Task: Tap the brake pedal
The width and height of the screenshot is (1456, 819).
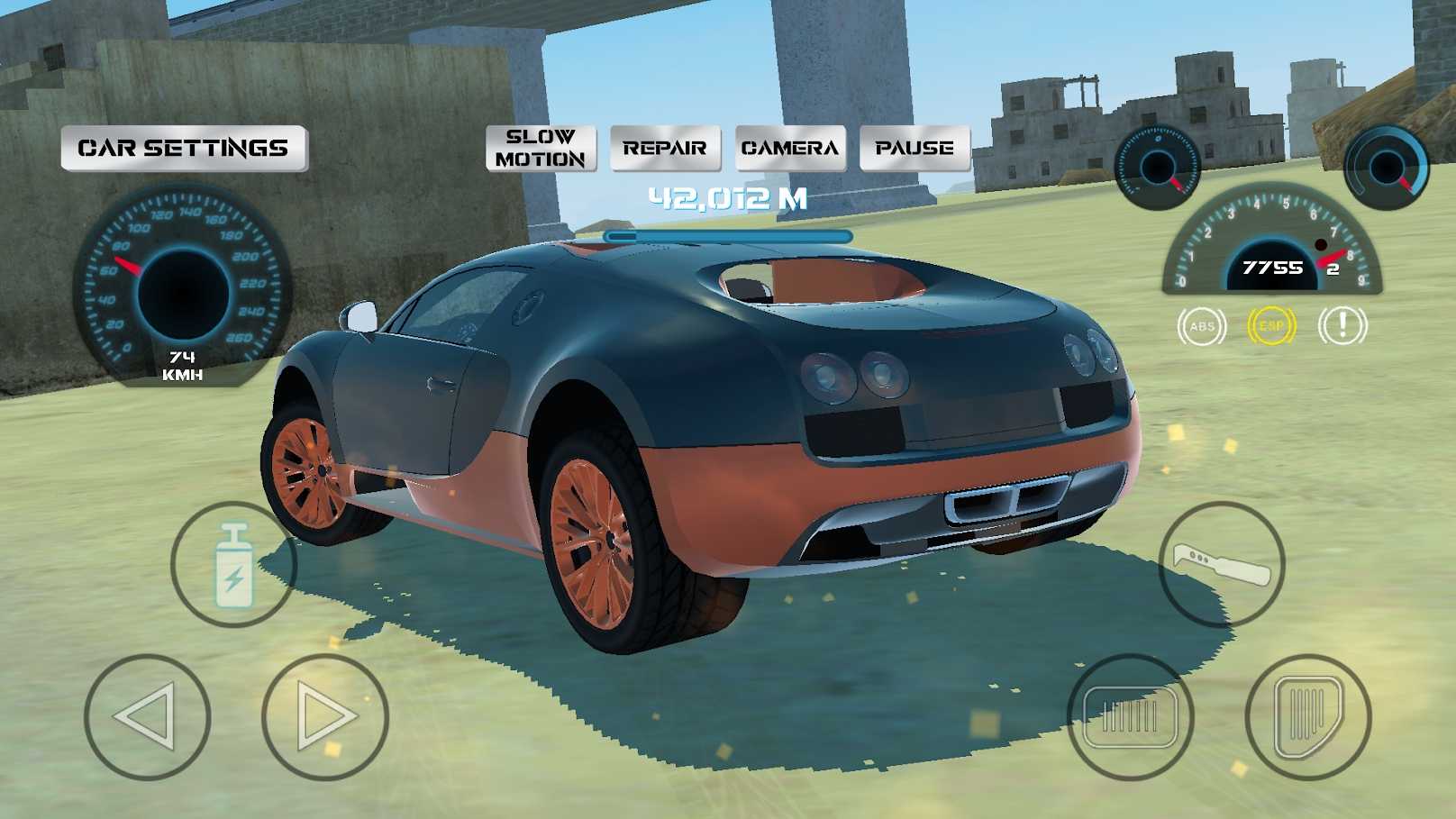Action: (1130, 717)
